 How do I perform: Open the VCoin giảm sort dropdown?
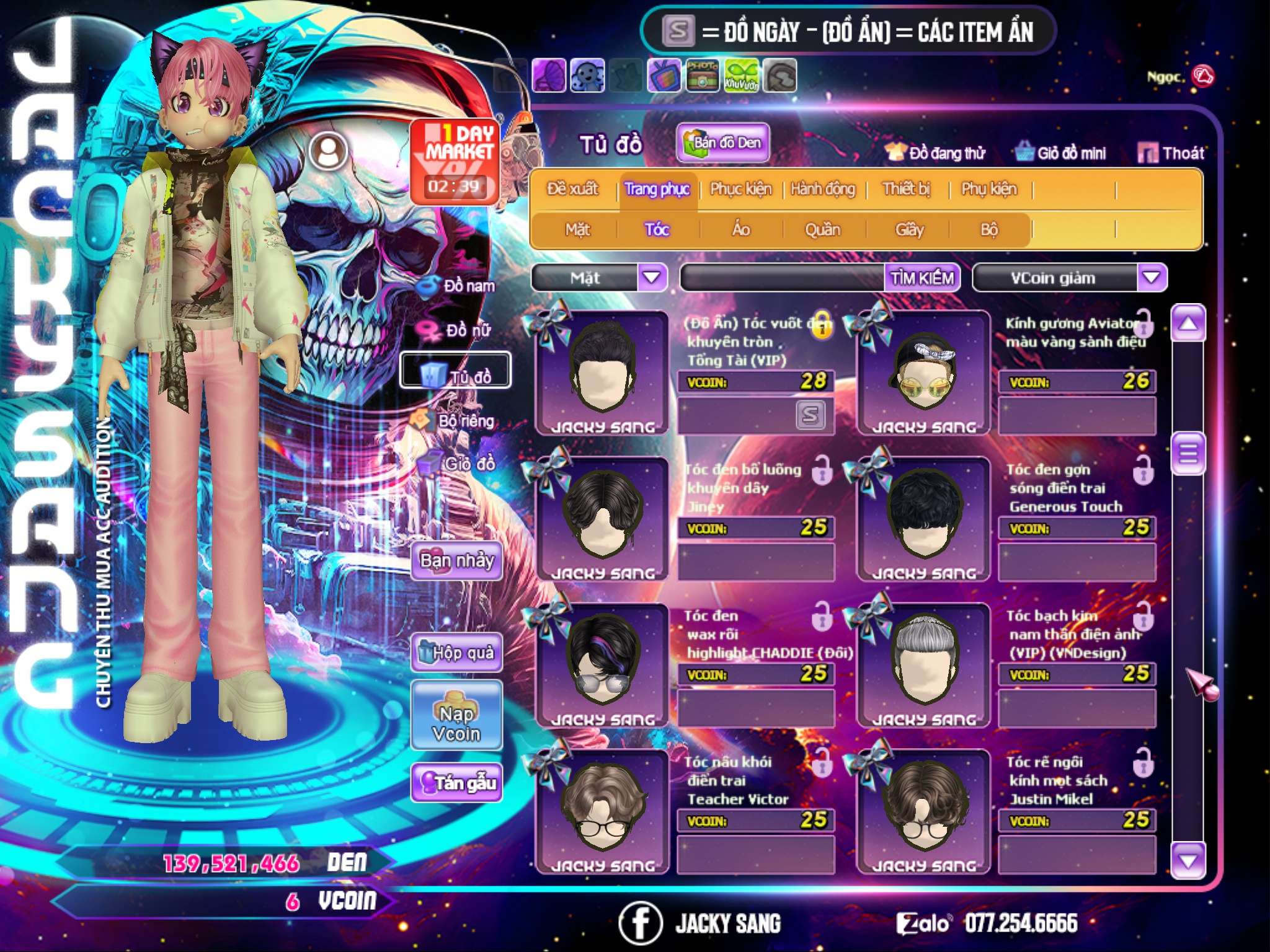pyautogui.click(x=1151, y=278)
